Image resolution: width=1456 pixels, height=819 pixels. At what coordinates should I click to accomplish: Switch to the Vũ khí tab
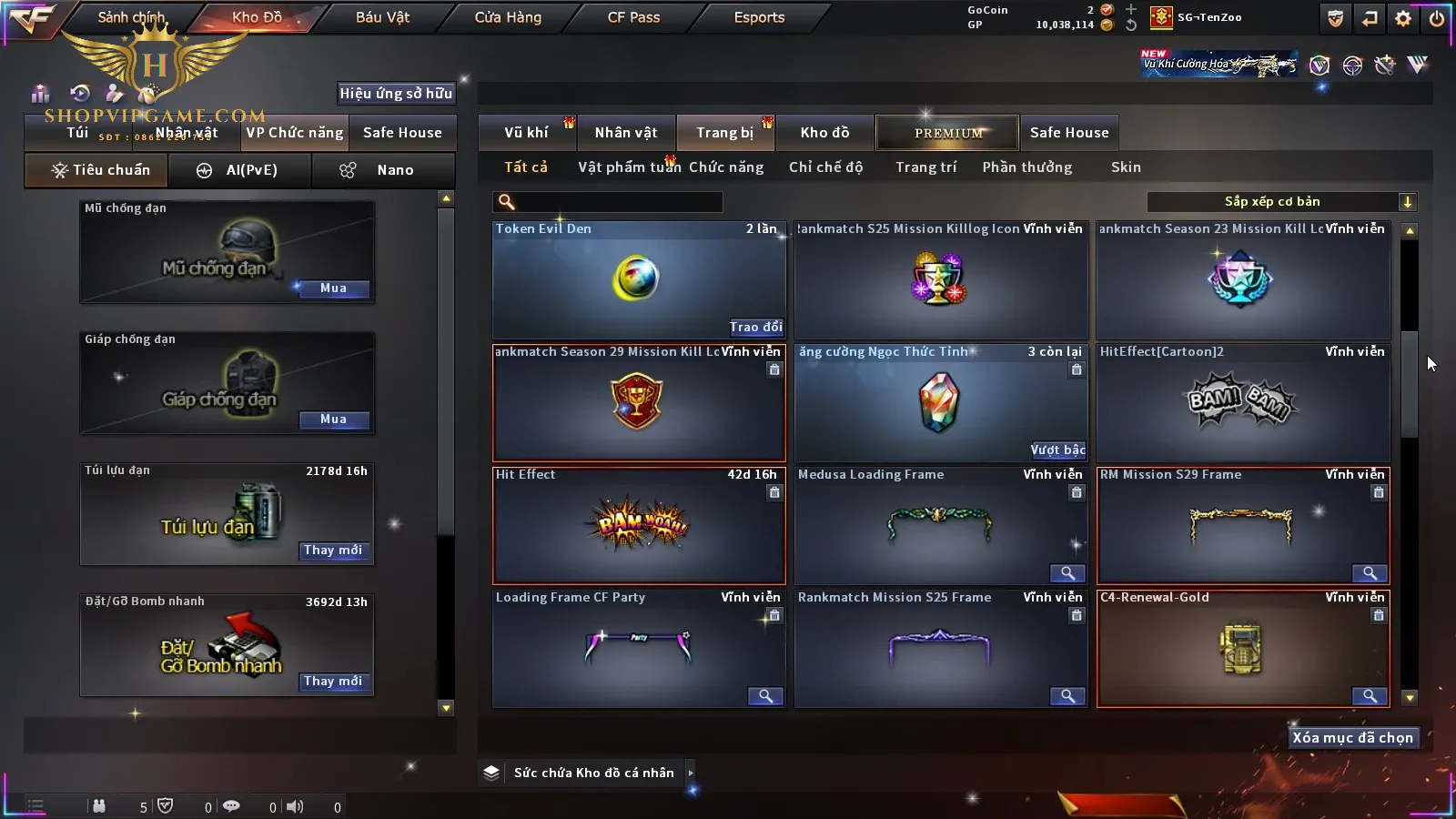click(526, 133)
